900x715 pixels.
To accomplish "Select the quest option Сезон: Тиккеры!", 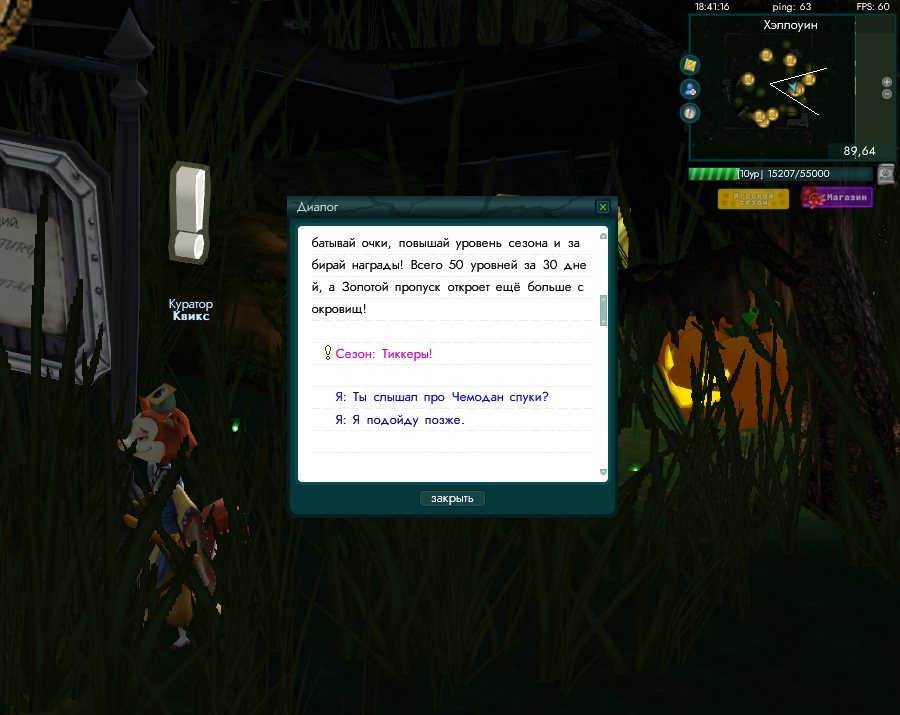I will (384, 354).
